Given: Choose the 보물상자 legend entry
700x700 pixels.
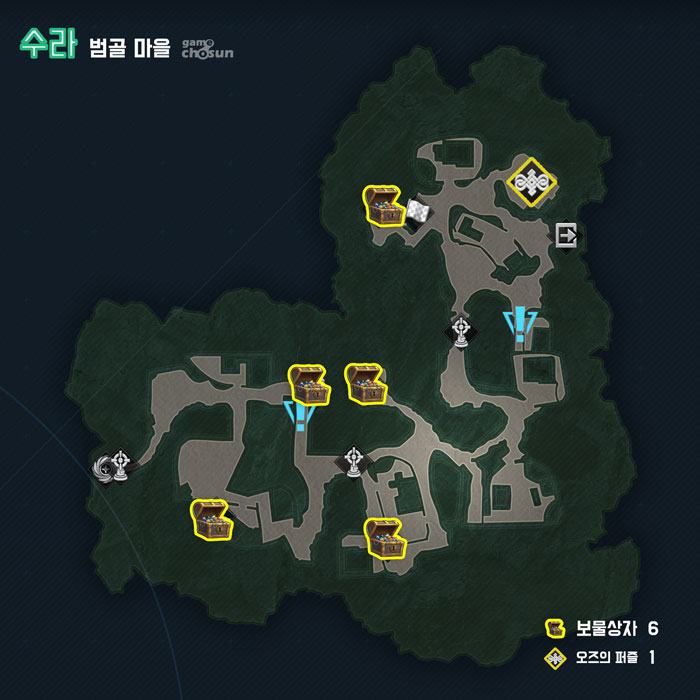Looking at the screenshot, I should [x=601, y=629].
